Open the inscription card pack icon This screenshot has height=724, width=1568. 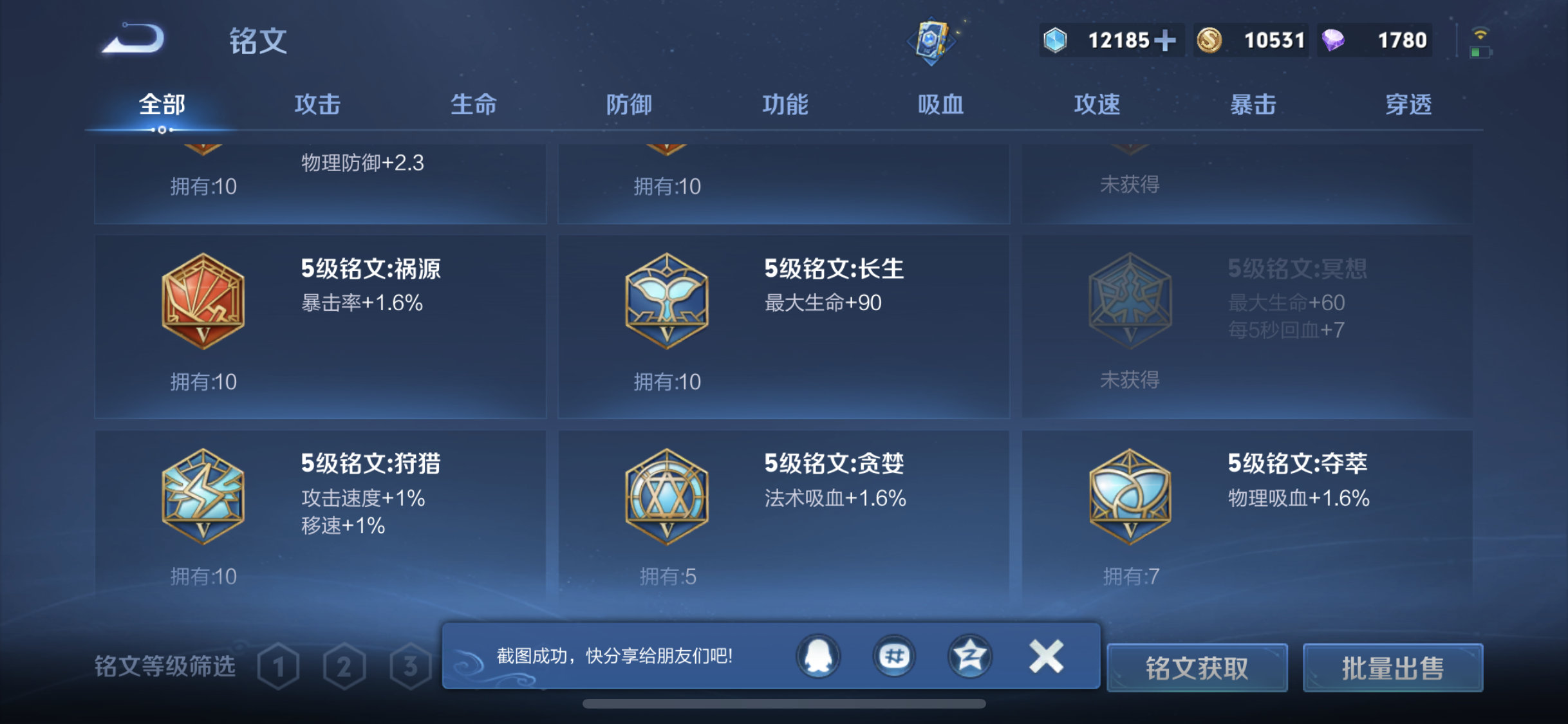coord(933,40)
